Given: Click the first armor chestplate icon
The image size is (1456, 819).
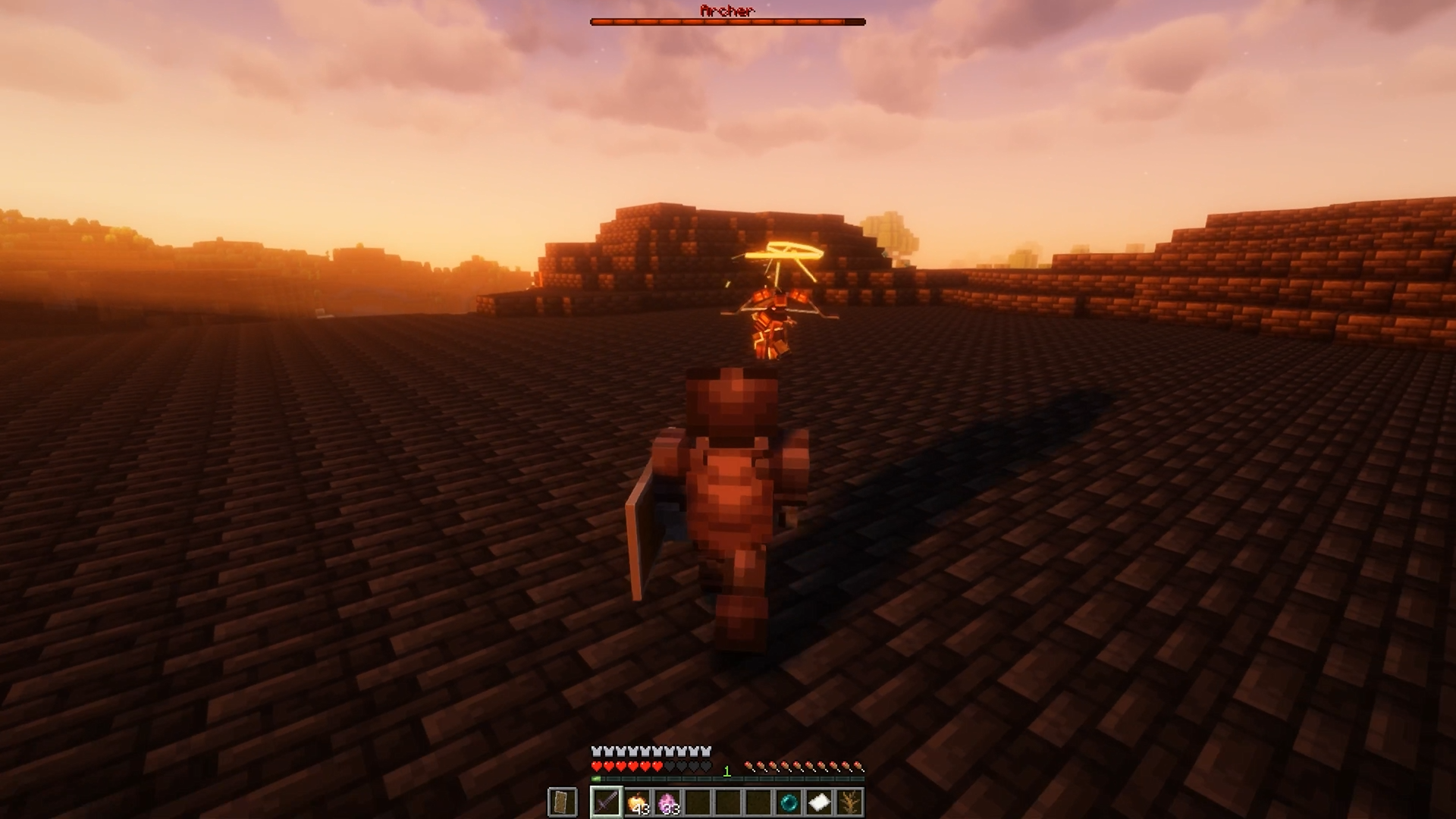Looking at the screenshot, I should click(595, 751).
